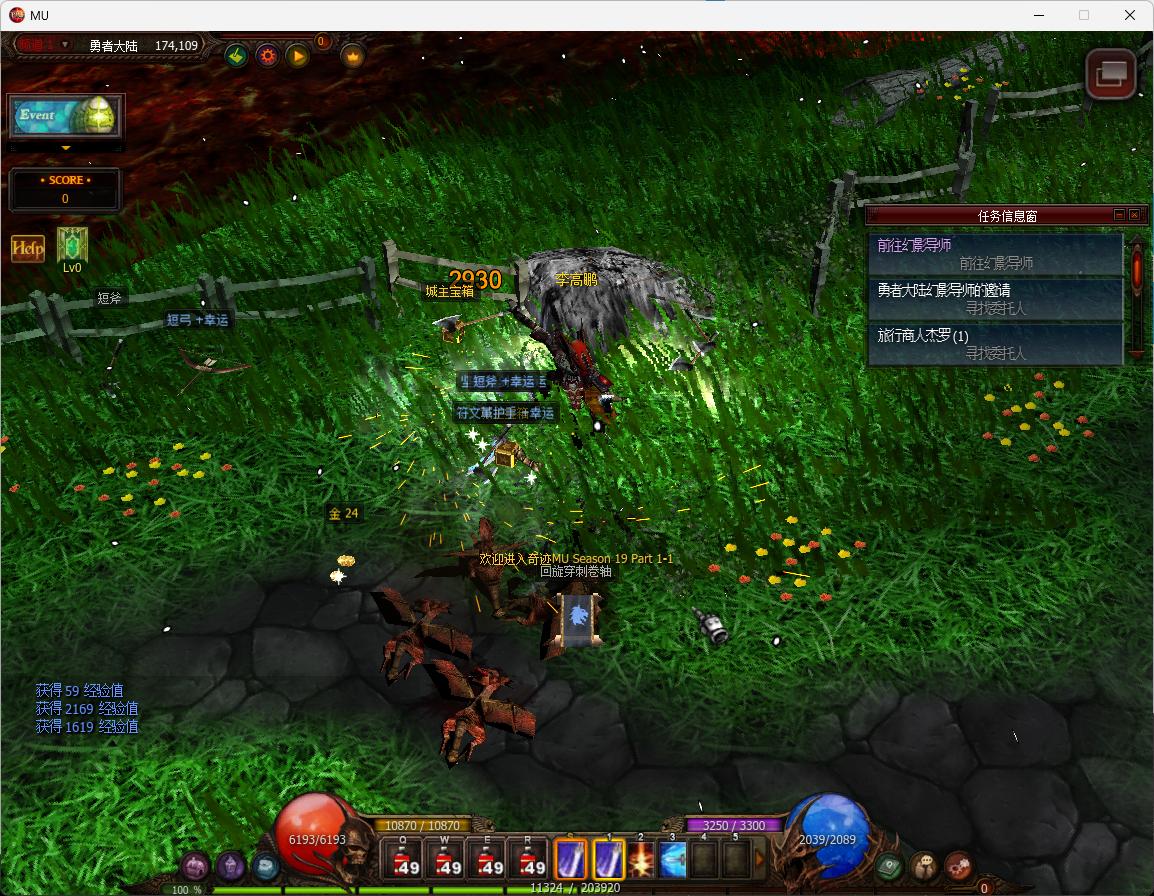Use the potion in the Q slot
1154x896 pixels.
tap(405, 861)
